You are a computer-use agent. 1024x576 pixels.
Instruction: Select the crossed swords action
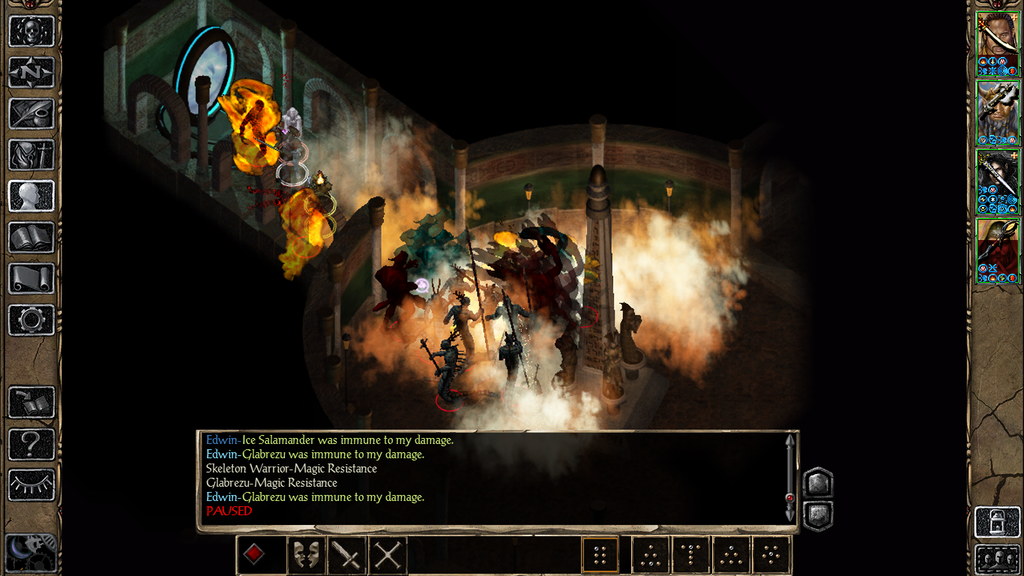[x=387, y=554]
